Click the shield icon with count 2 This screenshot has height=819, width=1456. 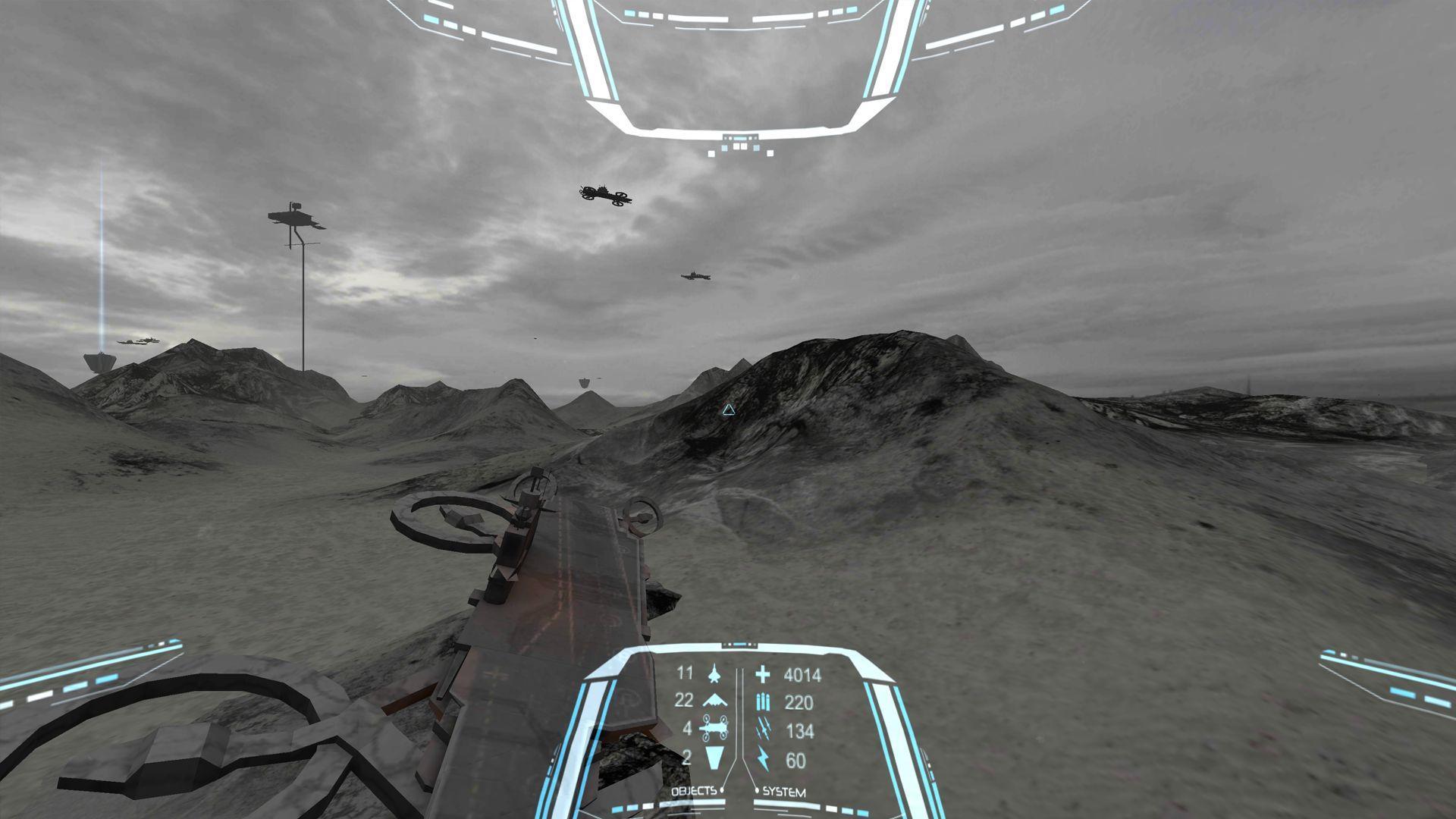click(716, 758)
